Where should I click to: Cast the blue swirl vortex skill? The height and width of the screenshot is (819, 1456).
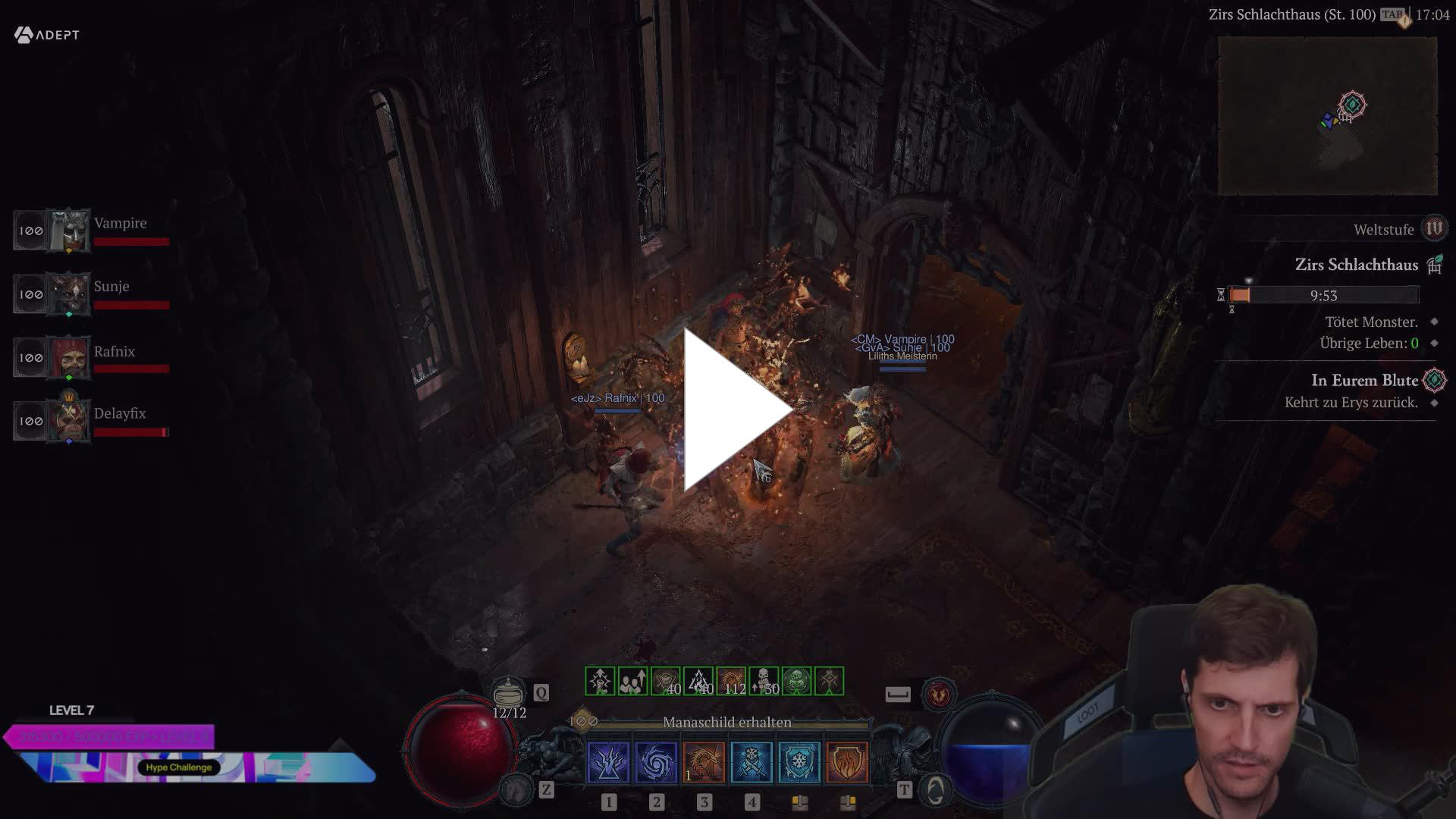pyautogui.click(x=656, y=762)
